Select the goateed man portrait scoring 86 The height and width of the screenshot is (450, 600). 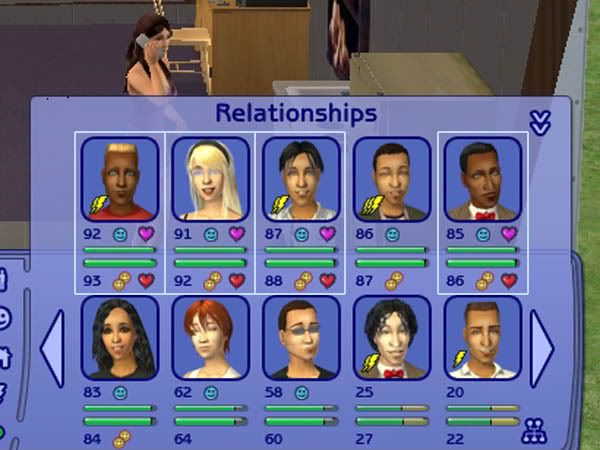tap(392, 179)
